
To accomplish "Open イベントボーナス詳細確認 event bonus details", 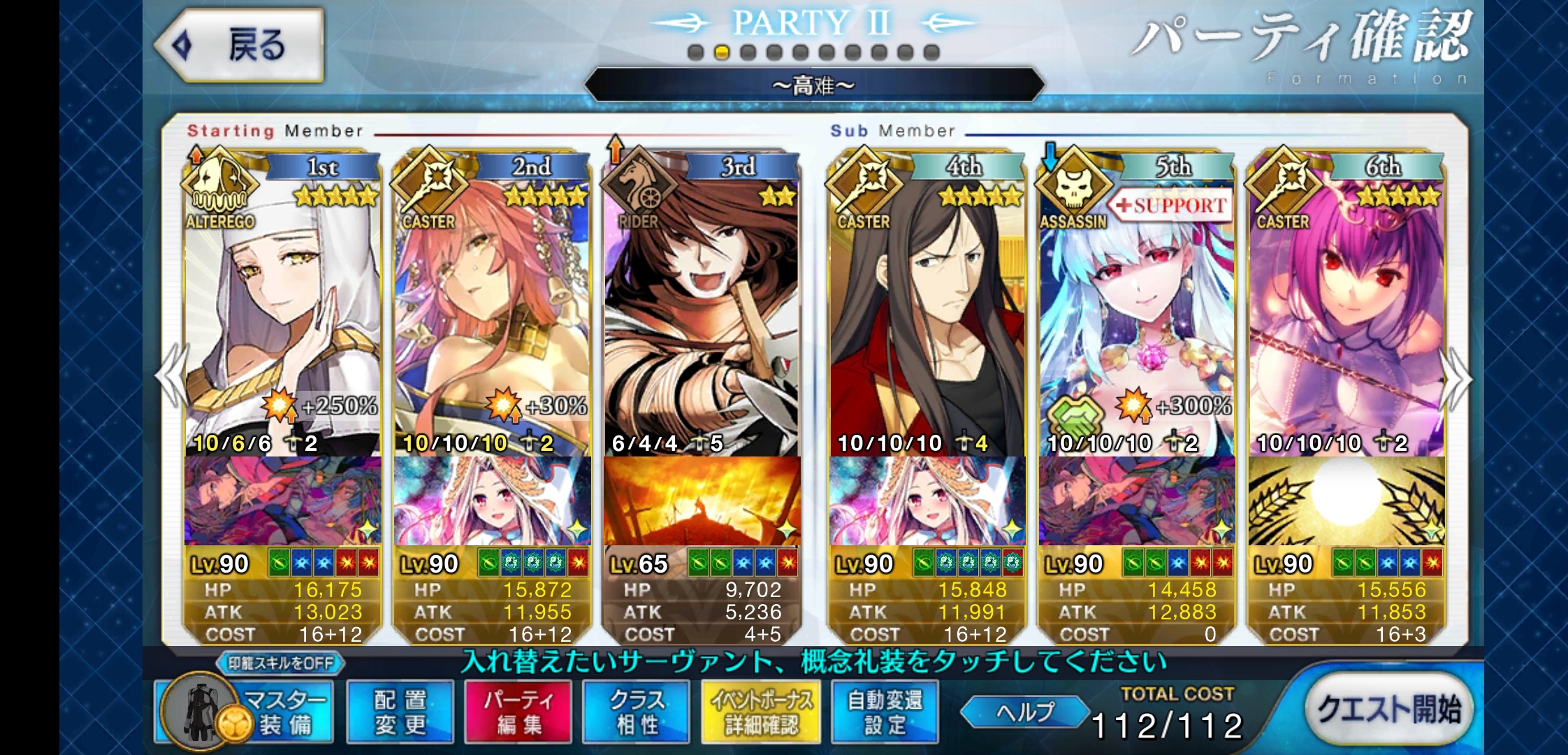I will [762, 712].
